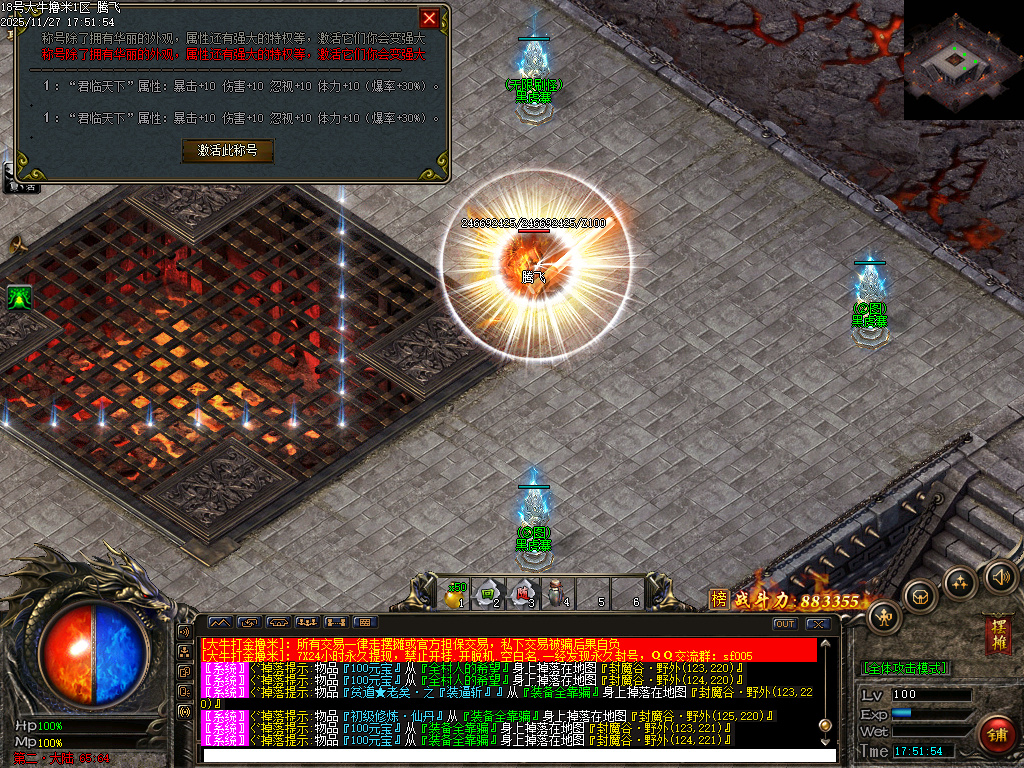Toggle game sound with speaker icon
1024x768 pixels.
(x=999, y=575)
